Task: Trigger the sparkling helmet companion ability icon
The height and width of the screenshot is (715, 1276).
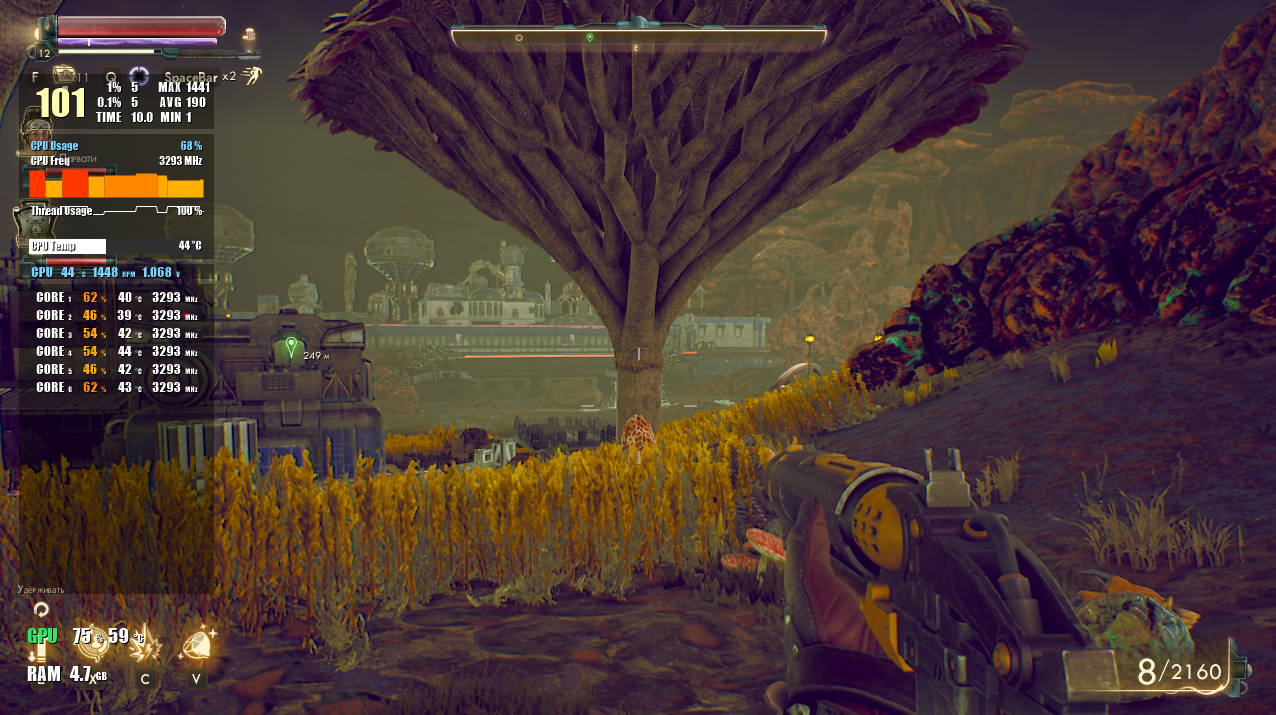Action: coord(197,644)
